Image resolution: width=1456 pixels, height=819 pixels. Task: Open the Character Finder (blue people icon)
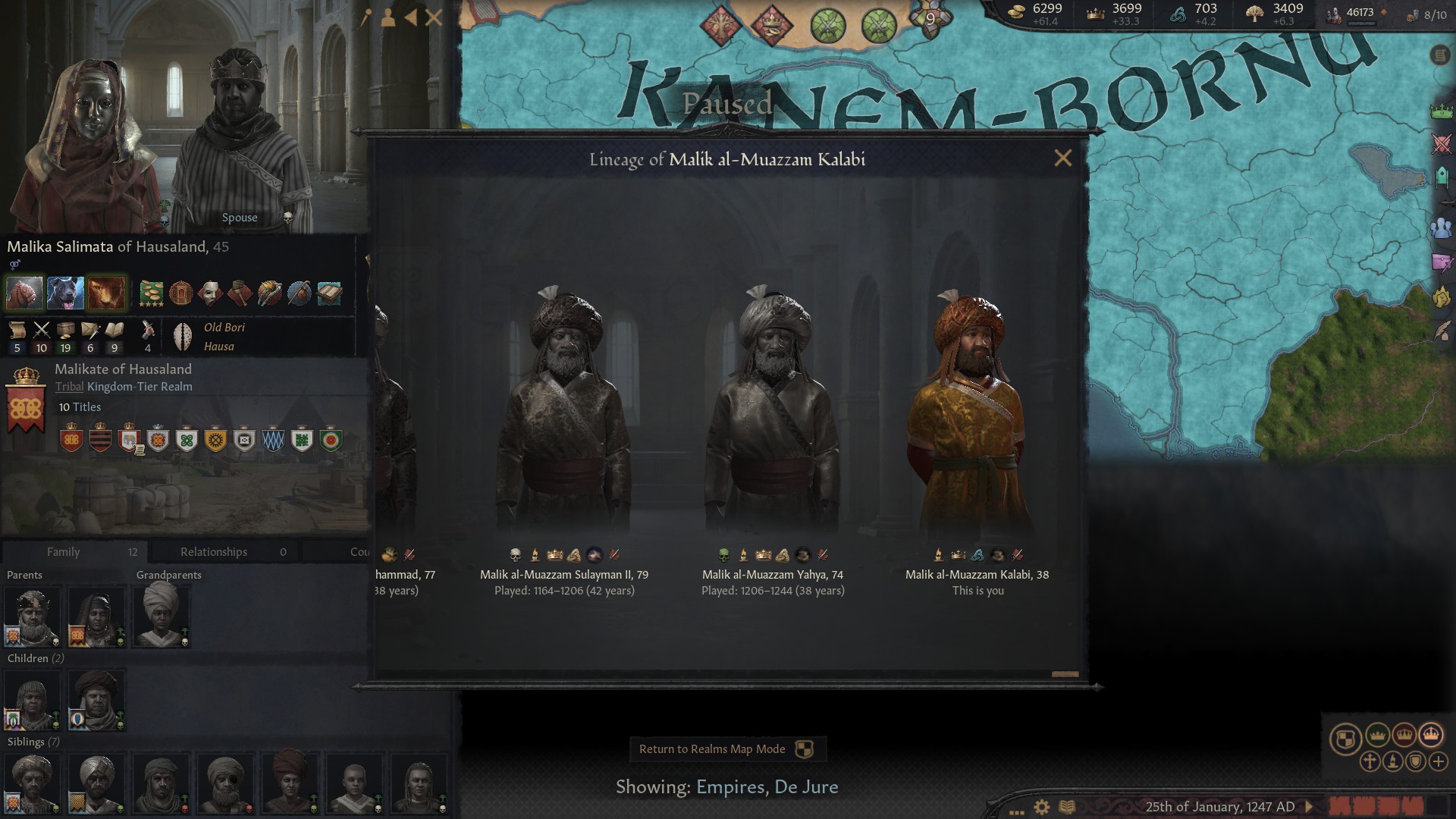[1441, 227]
